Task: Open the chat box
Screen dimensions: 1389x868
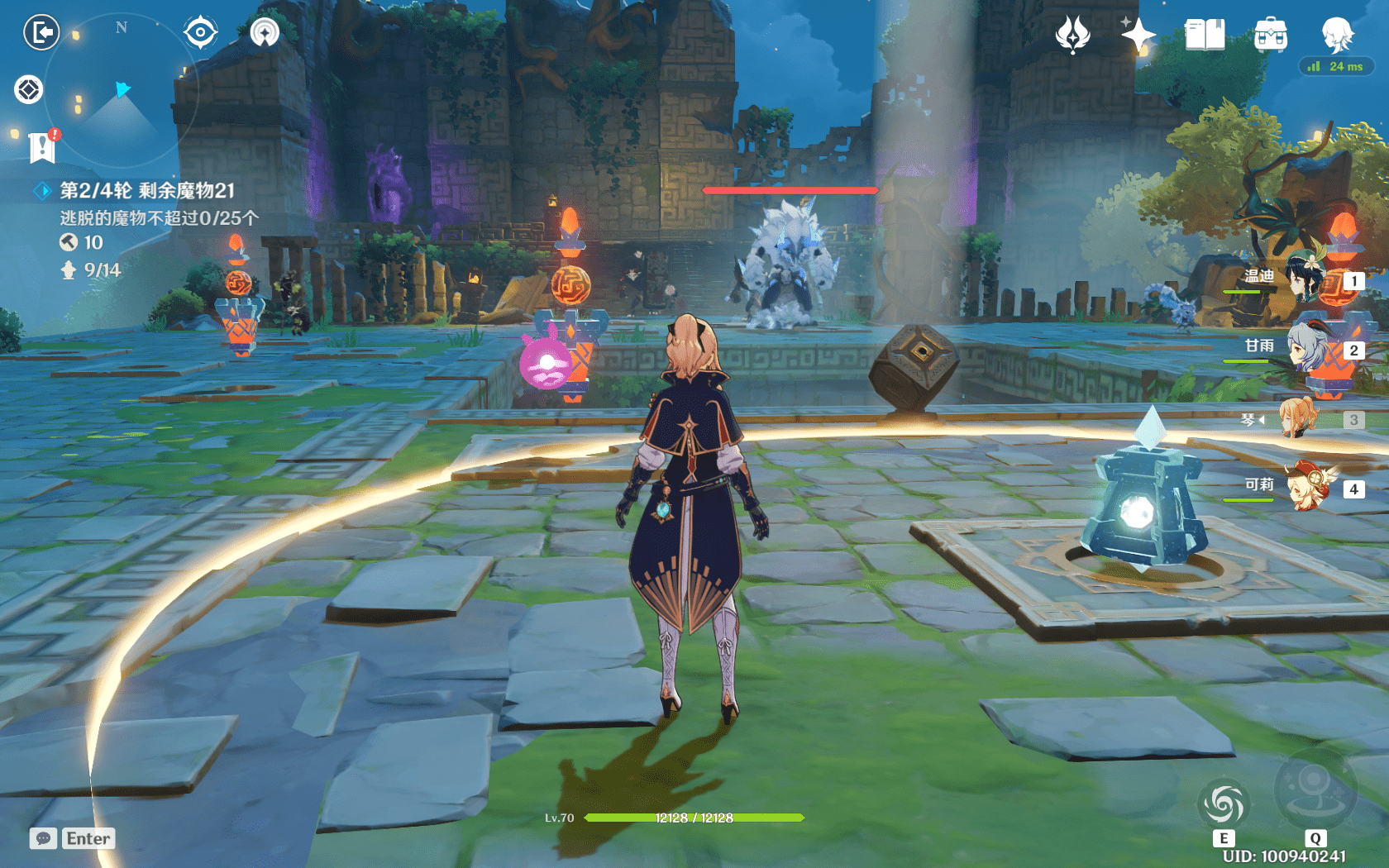Action: pyautogui.click(x=73, y=838)
